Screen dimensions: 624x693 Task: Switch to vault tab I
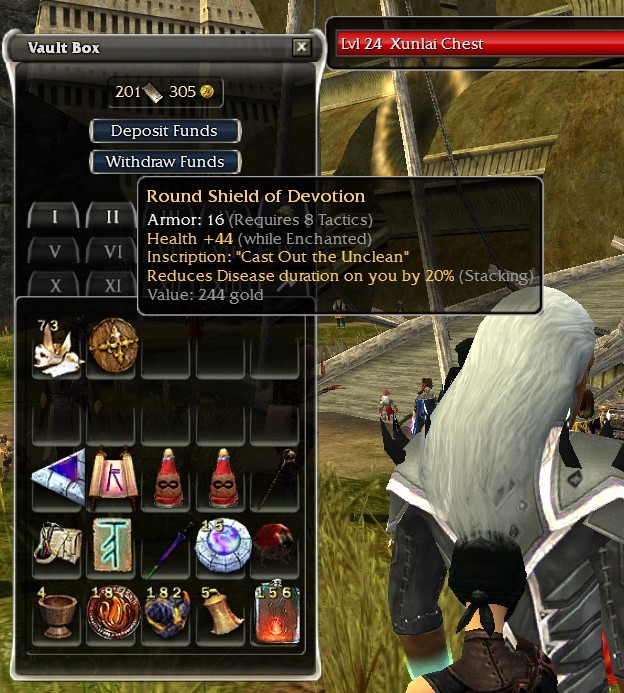click(55, 216)
